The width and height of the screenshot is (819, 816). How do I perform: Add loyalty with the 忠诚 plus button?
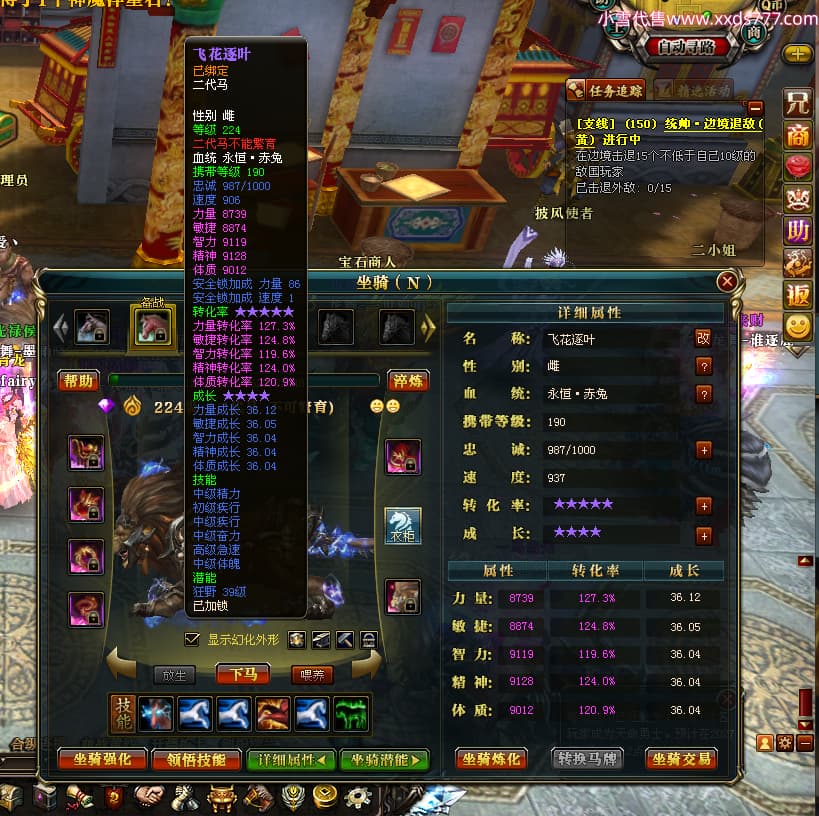[x=703, y=450]
